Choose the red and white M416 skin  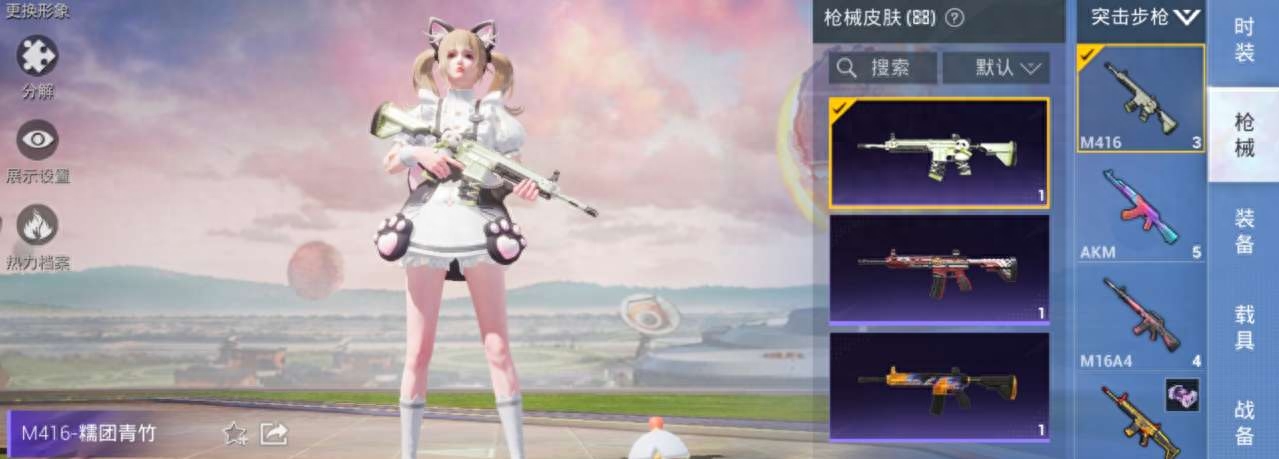click(939, 268)
